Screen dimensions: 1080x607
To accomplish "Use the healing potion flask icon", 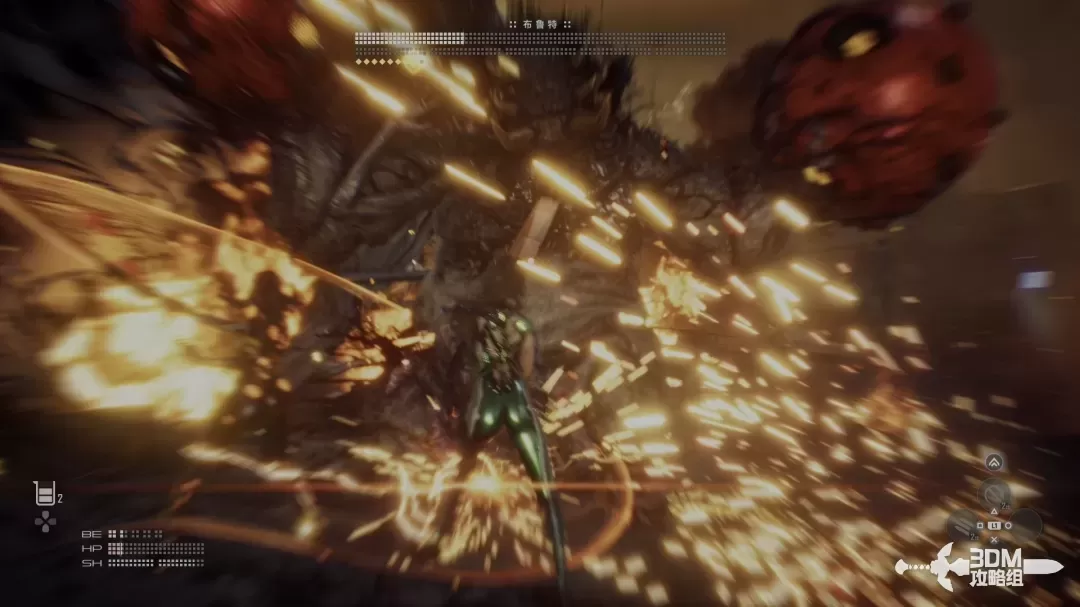I will pos(44,493).
